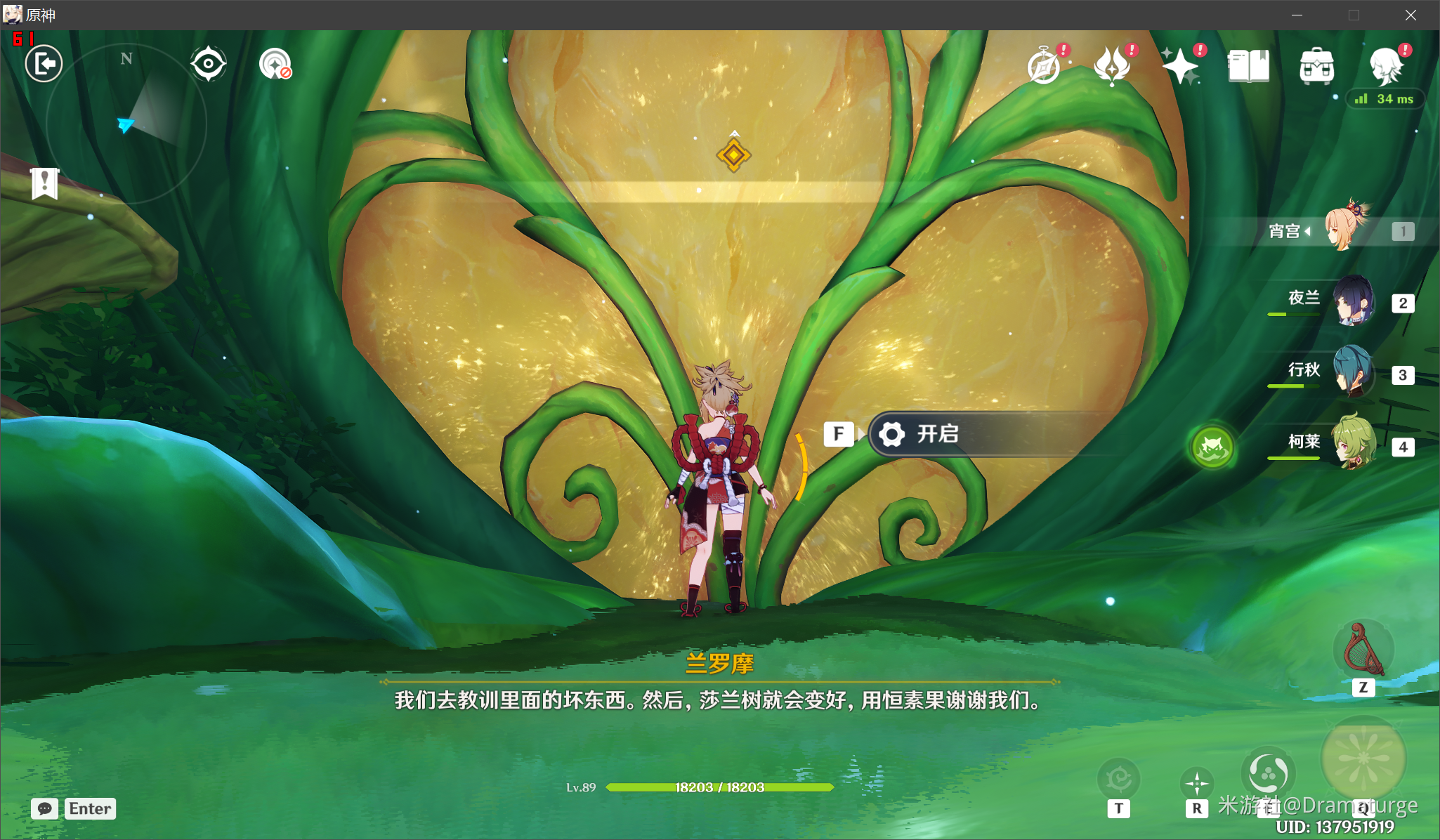
Task: Activate the elemental skill icon
Action: 1268,774
